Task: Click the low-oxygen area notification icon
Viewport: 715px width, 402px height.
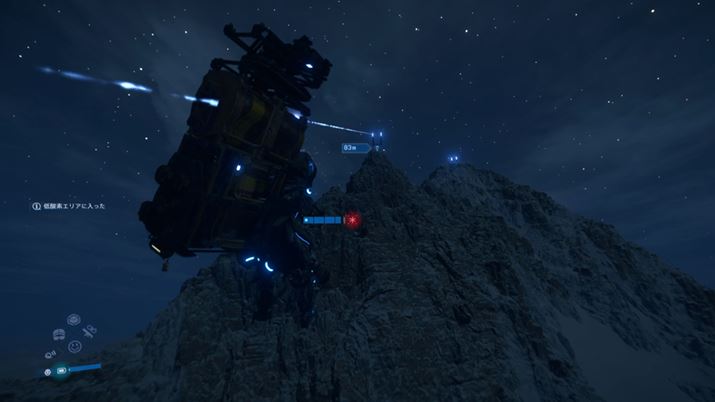Action: [36, 206]
